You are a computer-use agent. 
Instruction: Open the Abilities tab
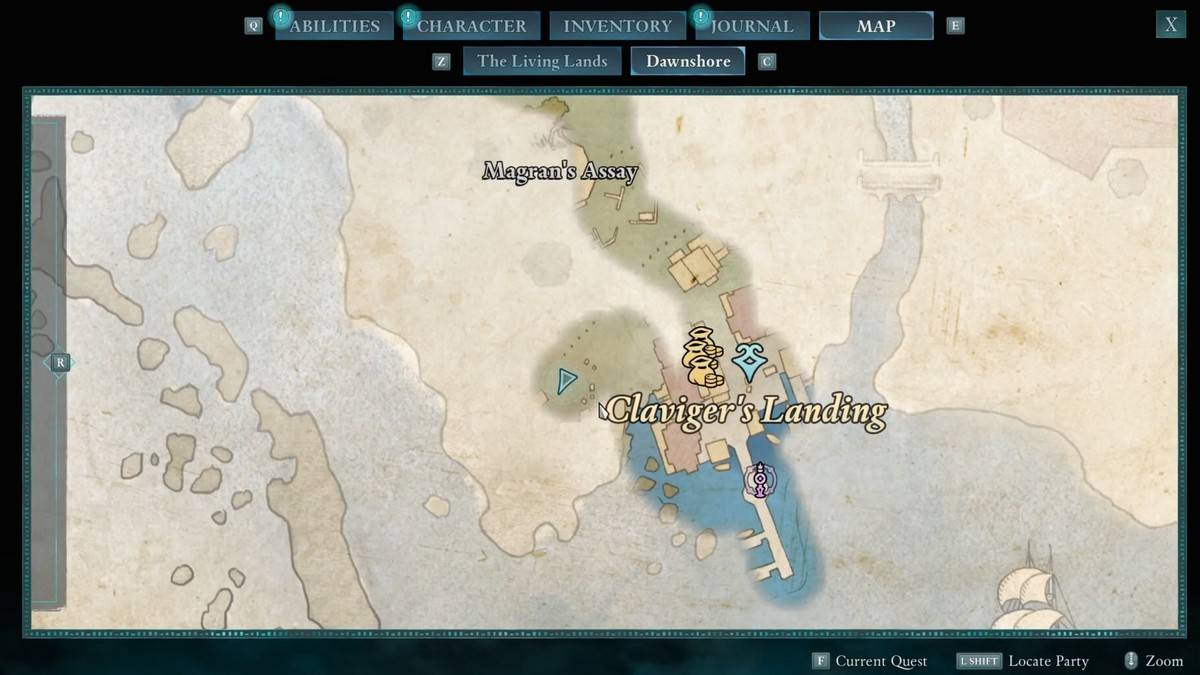[334, 26]
